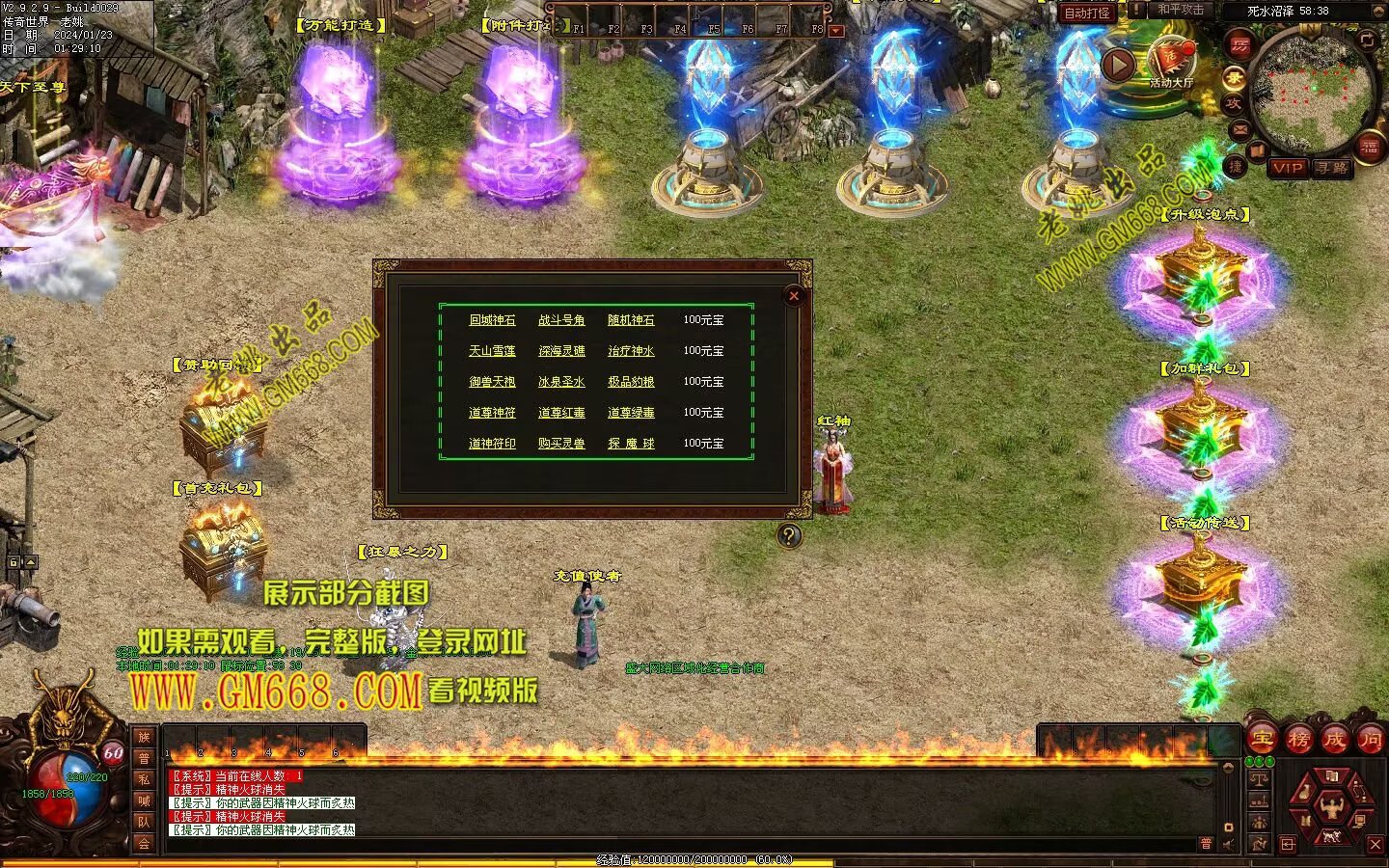Viewport: 1389px width, 868px height.
Task: Activate the 寻路 pathfinding button
Action: pos(1331,168)
